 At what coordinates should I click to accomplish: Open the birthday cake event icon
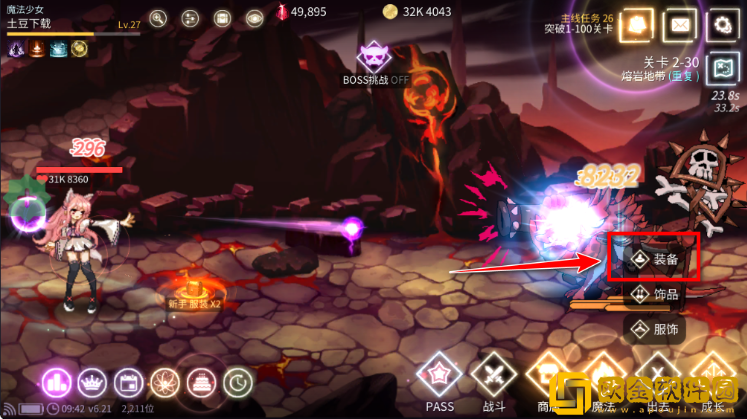tap(201, 381)
